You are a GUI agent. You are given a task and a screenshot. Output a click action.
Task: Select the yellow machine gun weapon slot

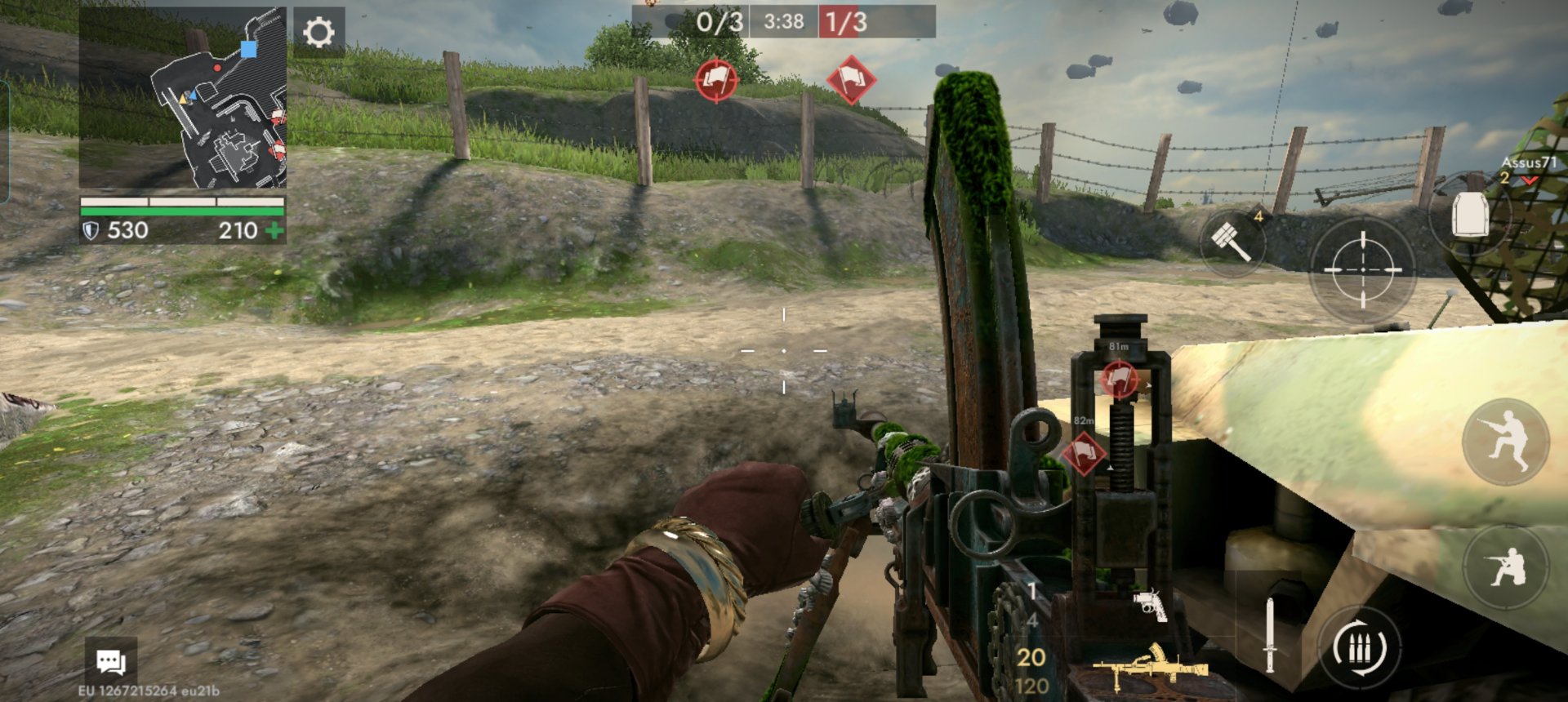click(x=1150, y=665)
